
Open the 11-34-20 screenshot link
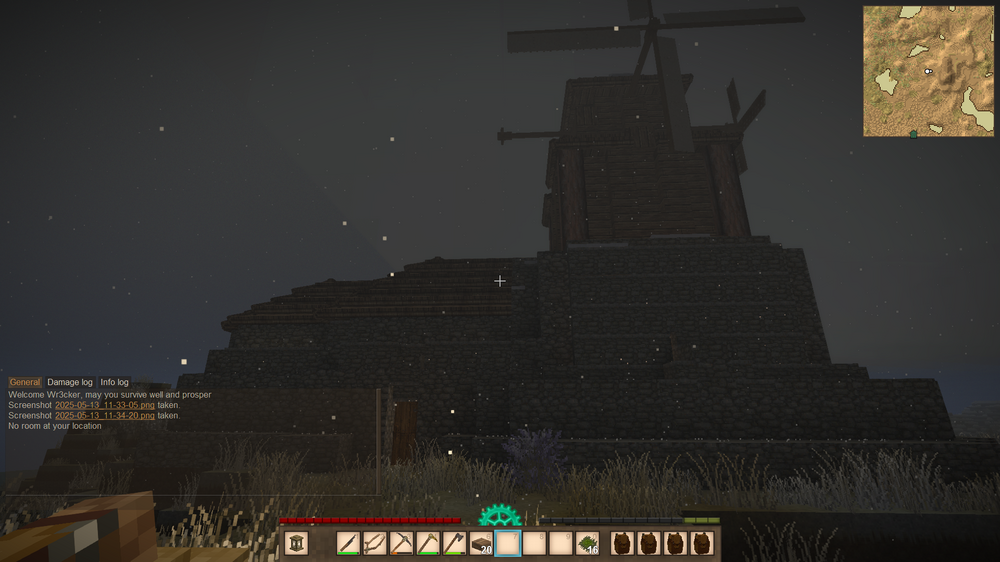105,415
